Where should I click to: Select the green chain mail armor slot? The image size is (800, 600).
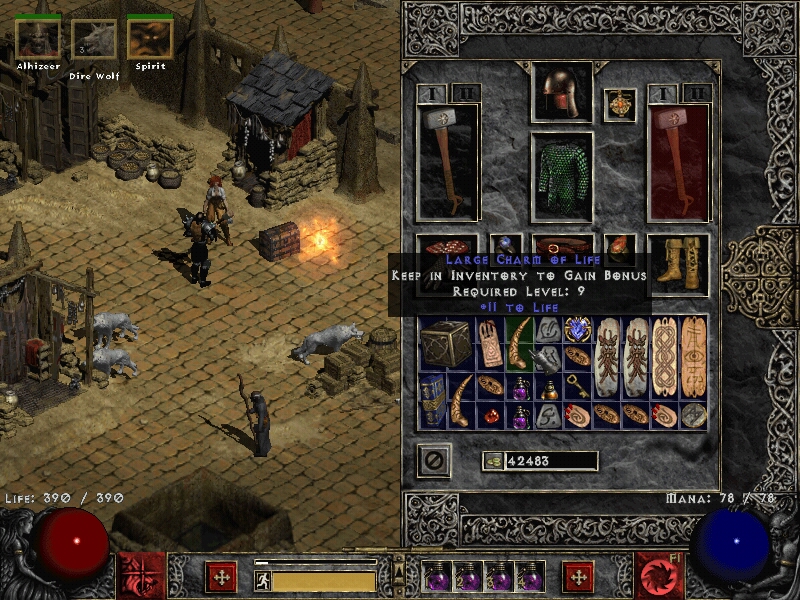point(561,176)
